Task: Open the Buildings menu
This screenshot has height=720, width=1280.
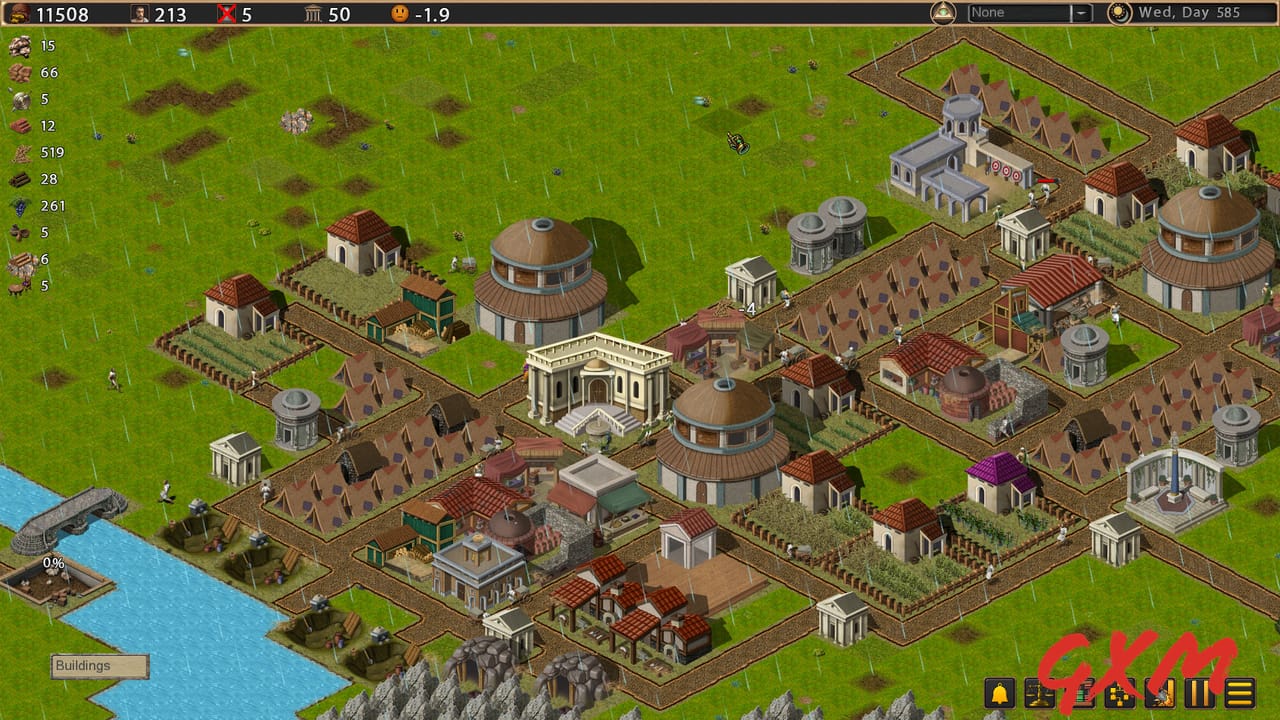Action: (98, 666)
